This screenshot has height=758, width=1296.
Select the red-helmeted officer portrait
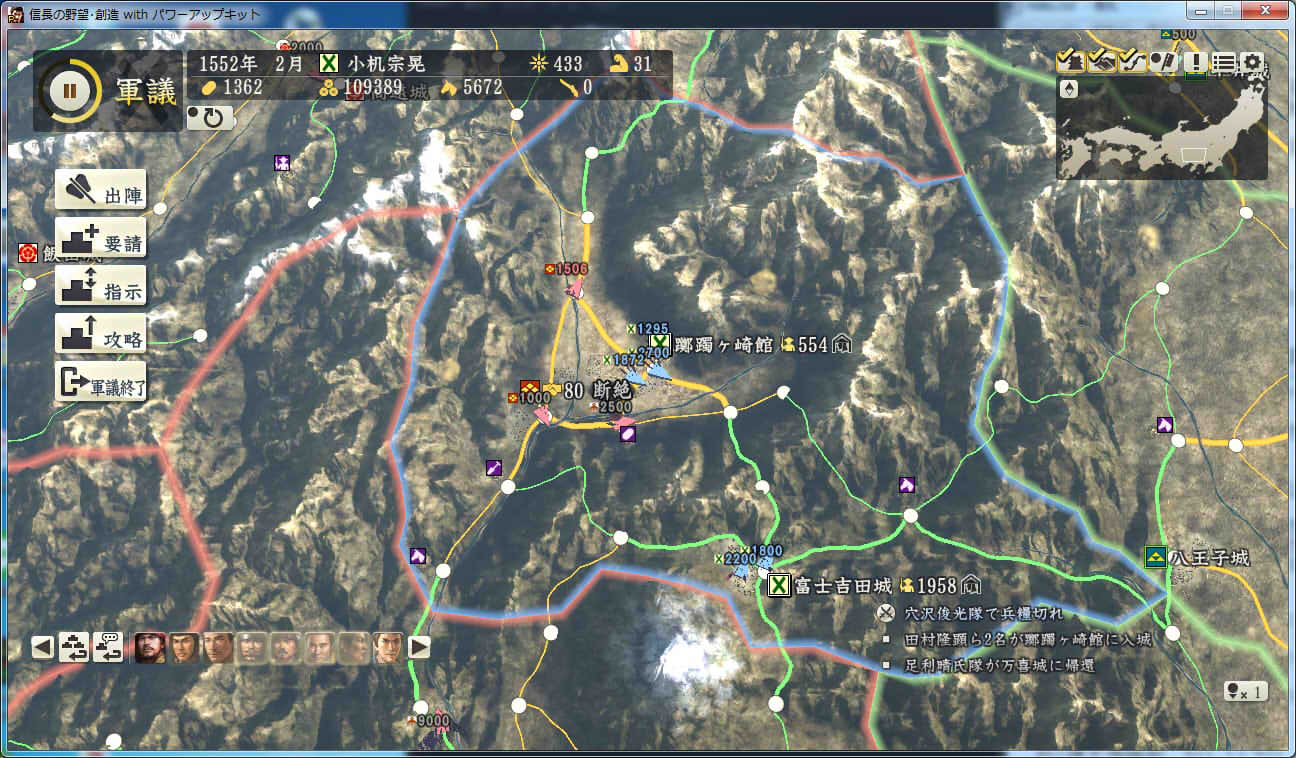150,648
